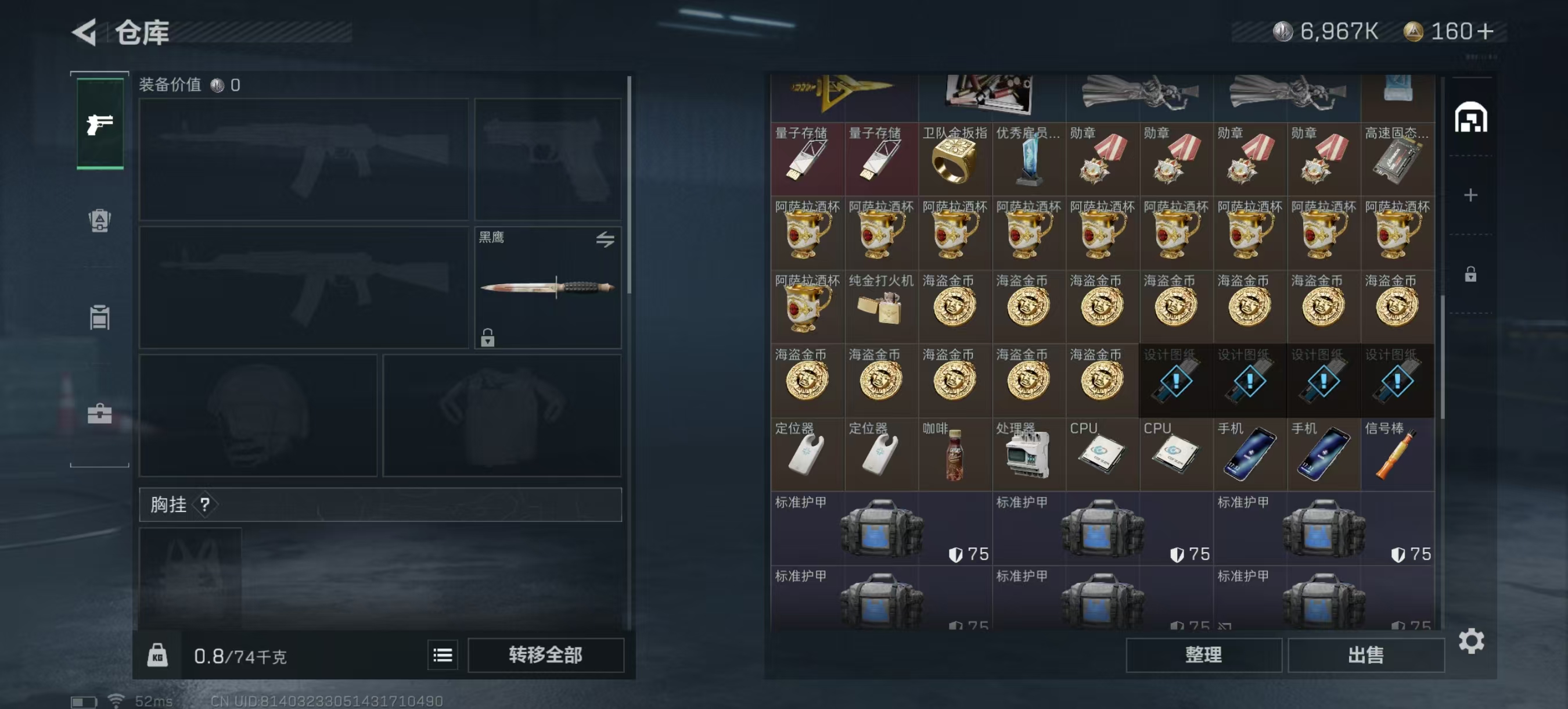1568x709 pixels.
Task: Toggle the list view icon beside weight
Action: click(443, 655)
